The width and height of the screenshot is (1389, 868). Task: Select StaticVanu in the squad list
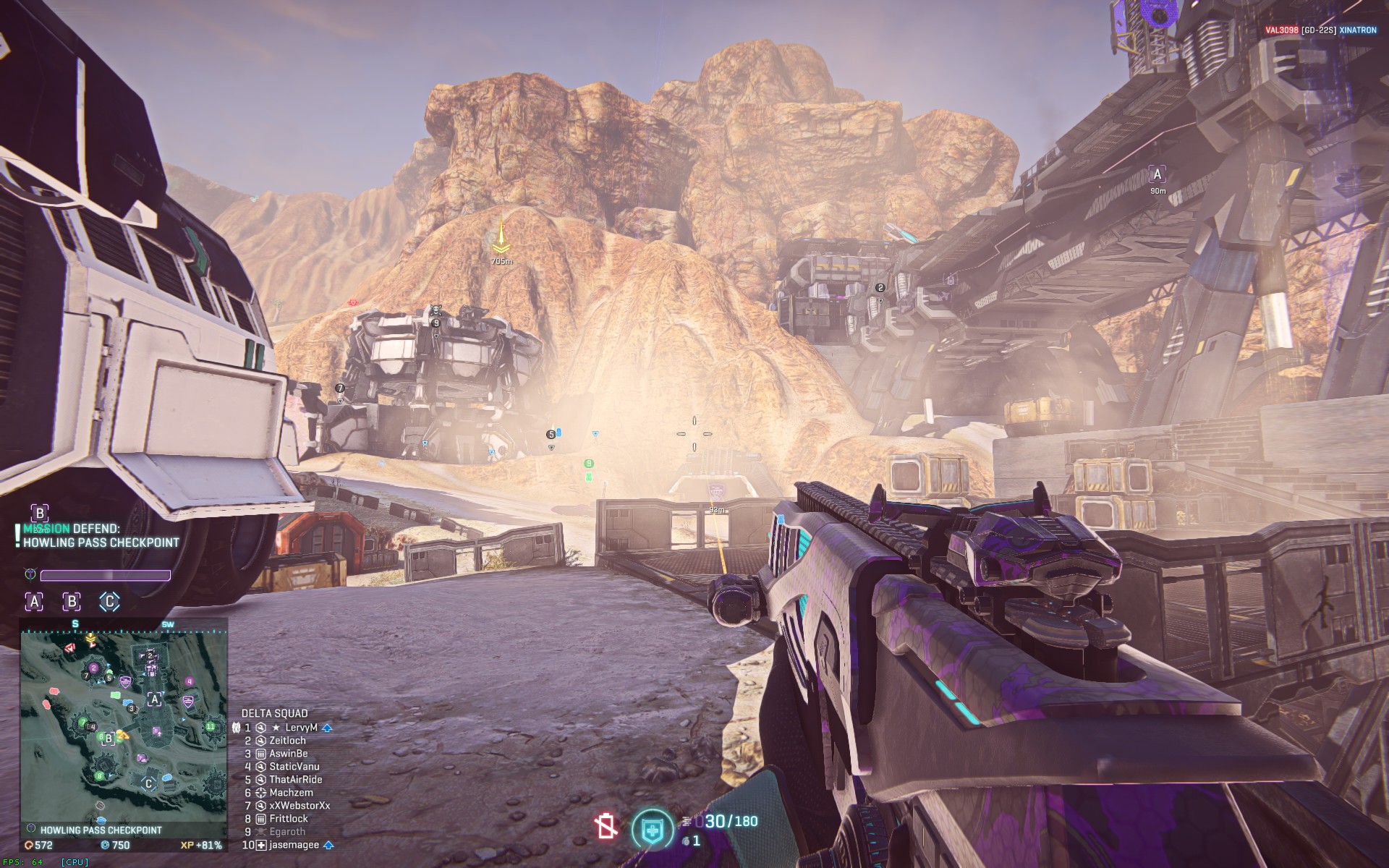[x=294, y=767]
